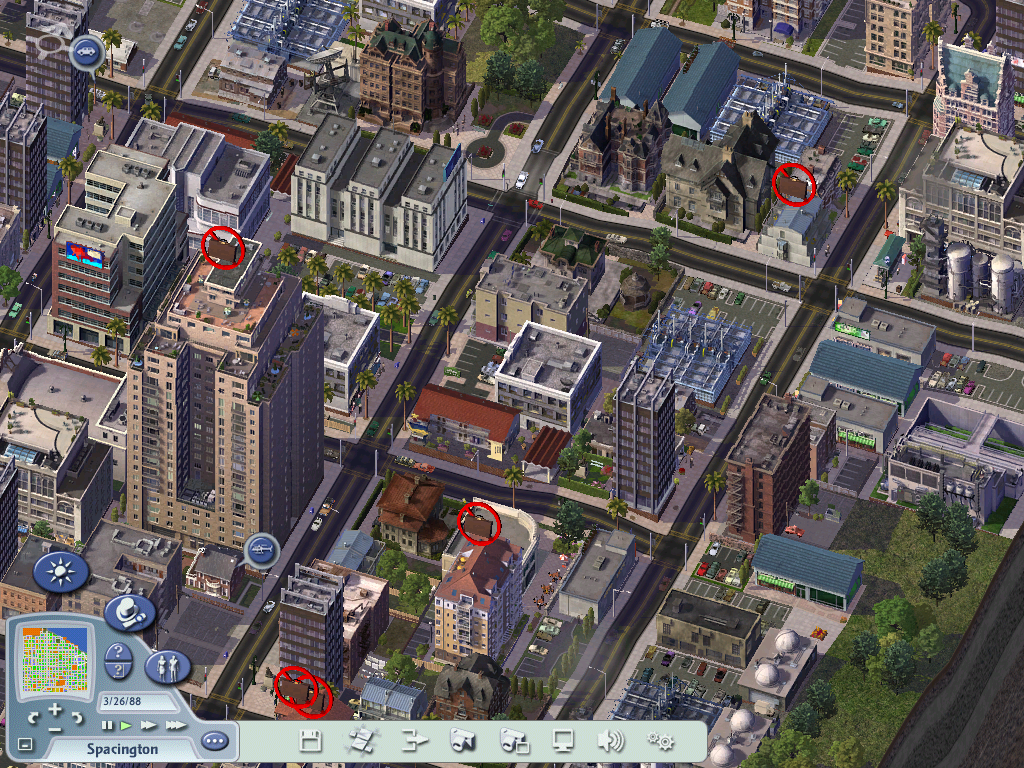Open display settings monitor icon
The width and height of the screenshot is (1024, 768).
click(x=564, y=741)
